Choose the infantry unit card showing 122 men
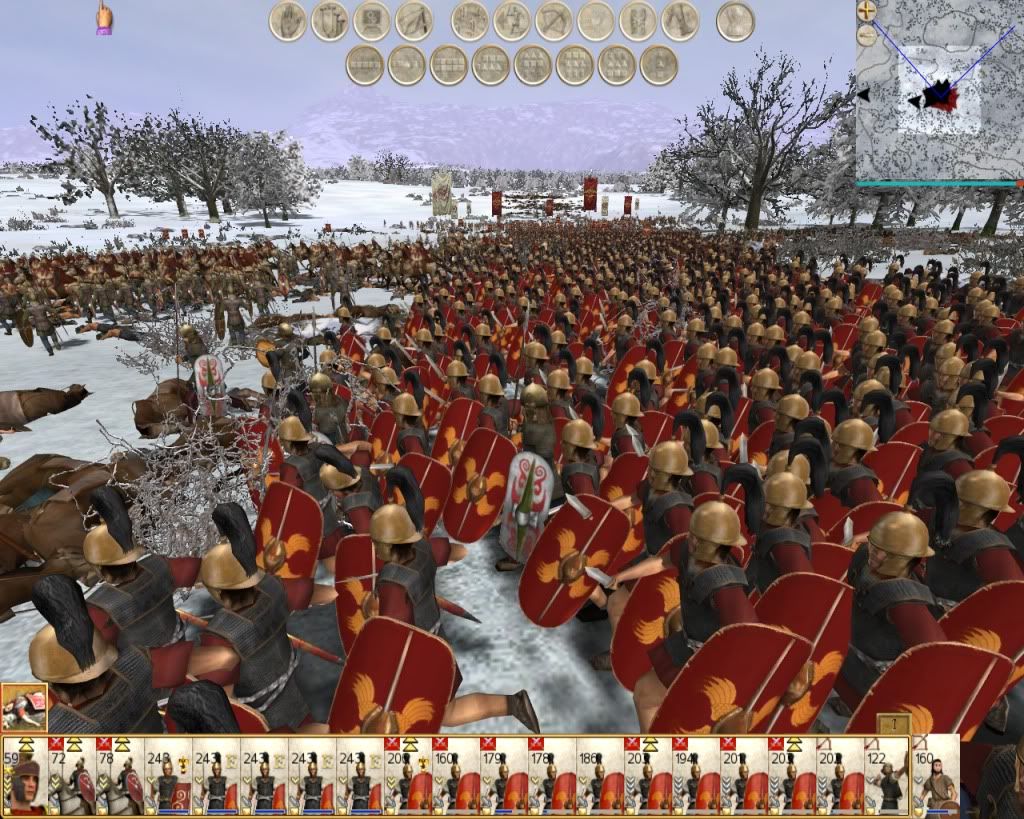 click(x=886, y=776)
